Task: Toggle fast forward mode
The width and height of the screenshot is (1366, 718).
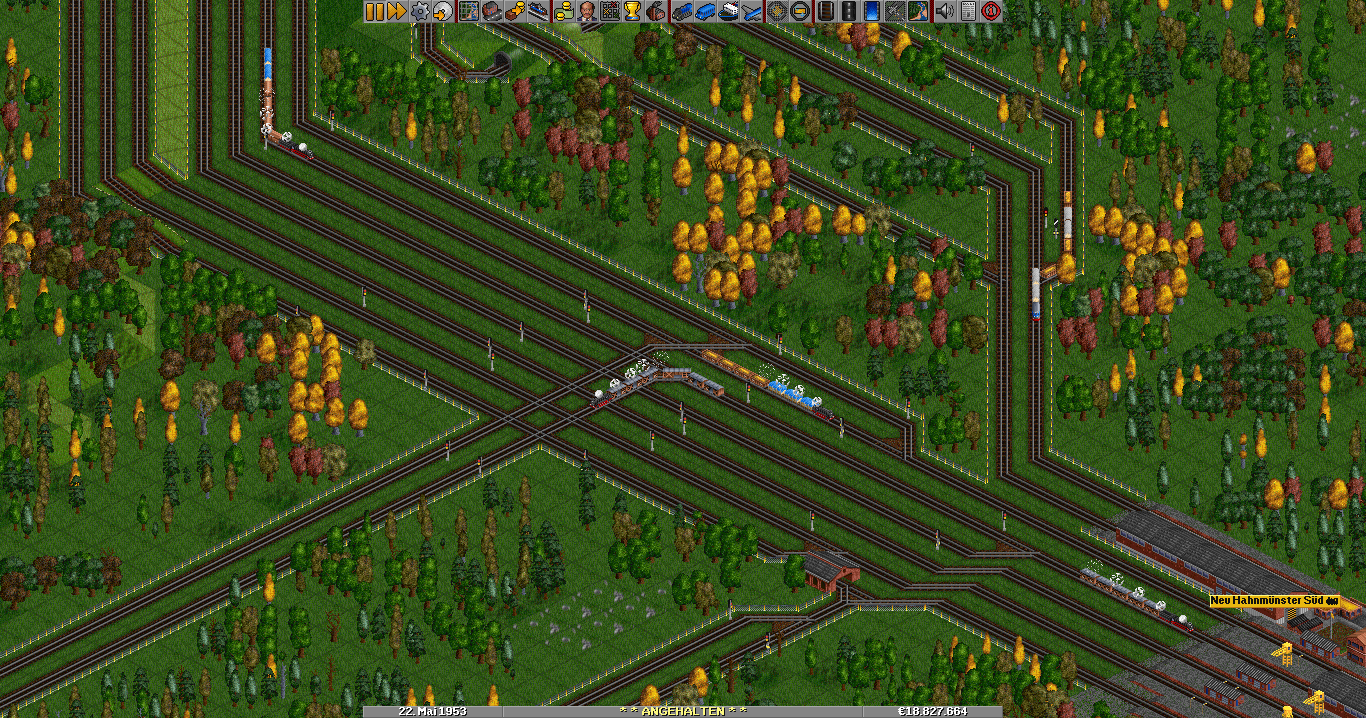Action: 396,11
